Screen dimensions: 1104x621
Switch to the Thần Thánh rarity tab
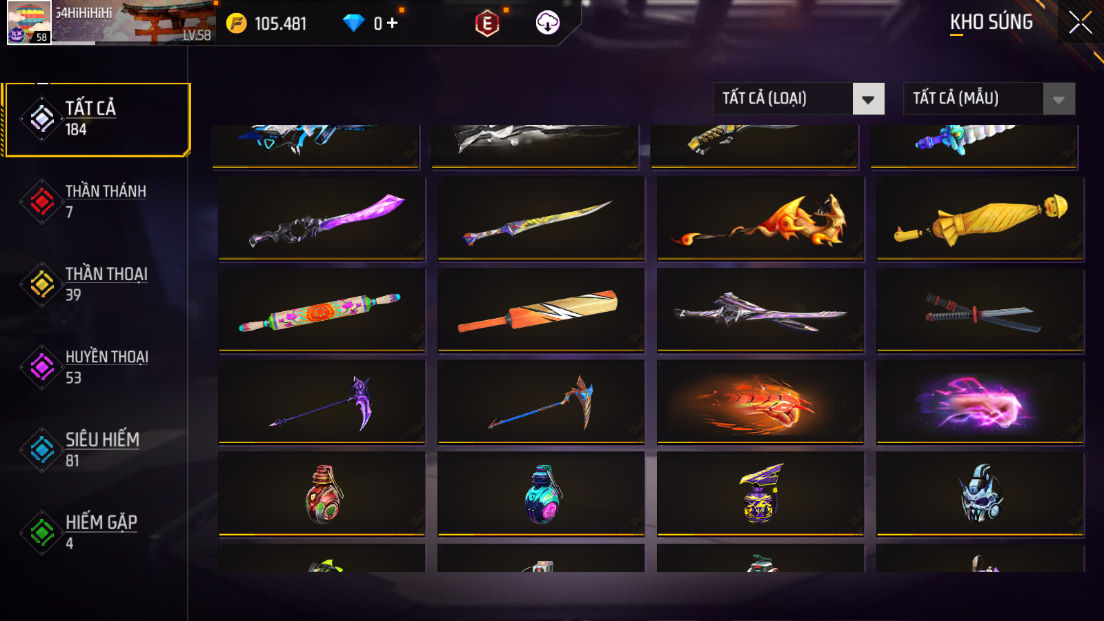pos(96,201)
